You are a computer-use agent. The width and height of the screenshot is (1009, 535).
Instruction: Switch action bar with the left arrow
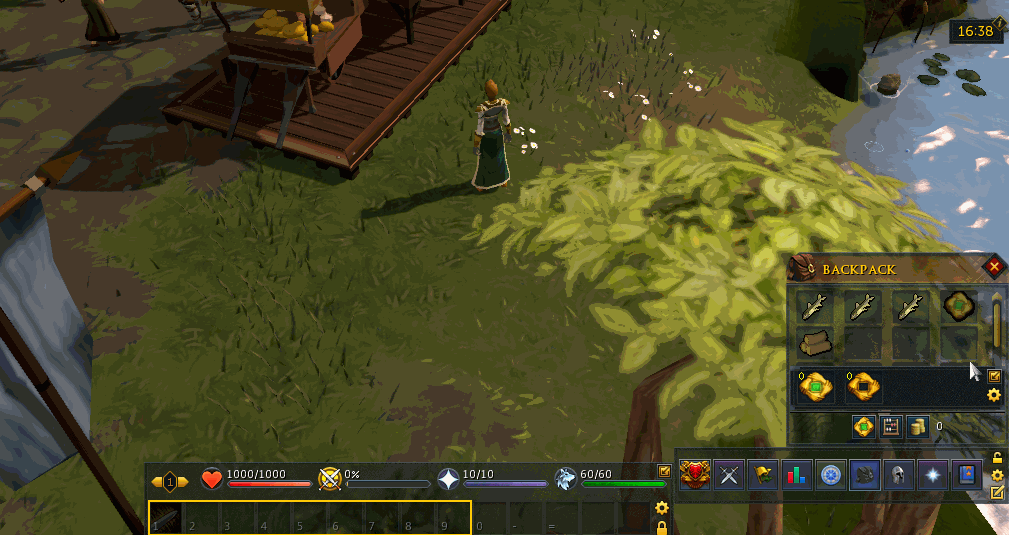pyautogui.click(x=157, y=482)
